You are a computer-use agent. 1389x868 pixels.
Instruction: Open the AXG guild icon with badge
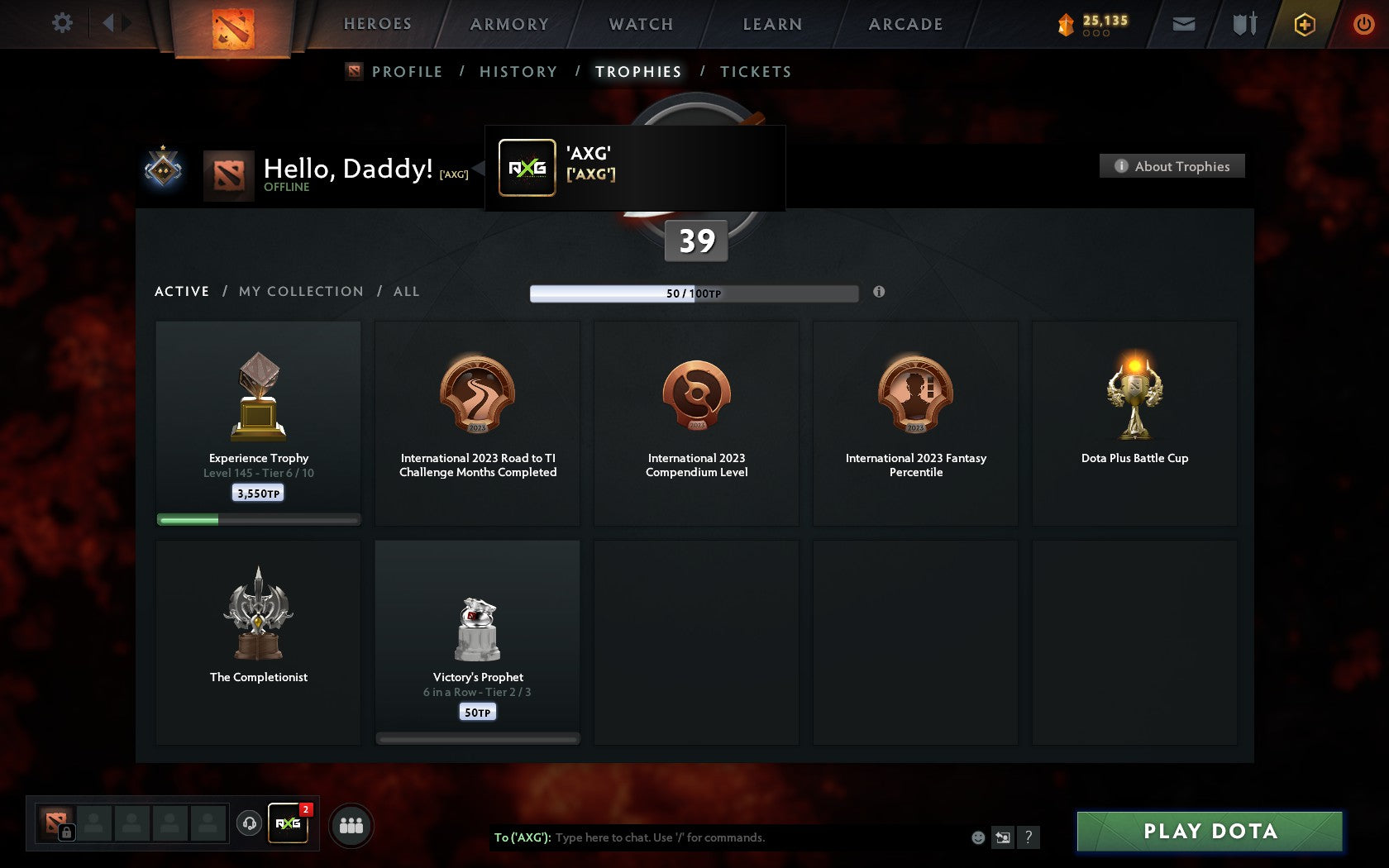pos(288,823)
